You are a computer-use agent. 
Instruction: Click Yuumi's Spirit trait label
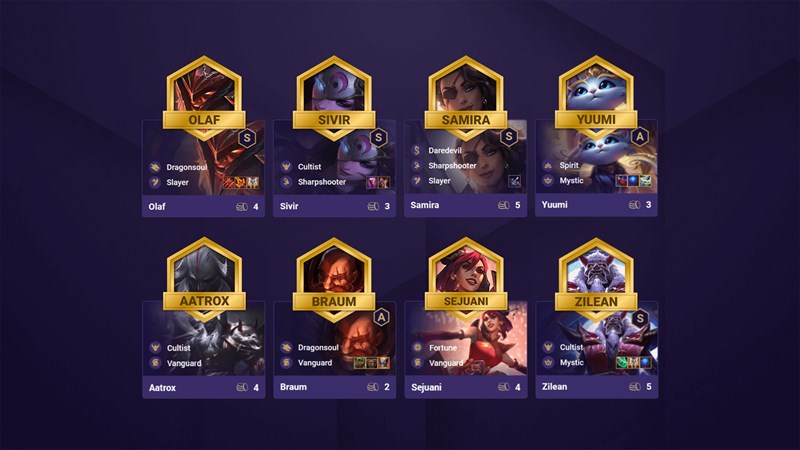tap(571, 166)
